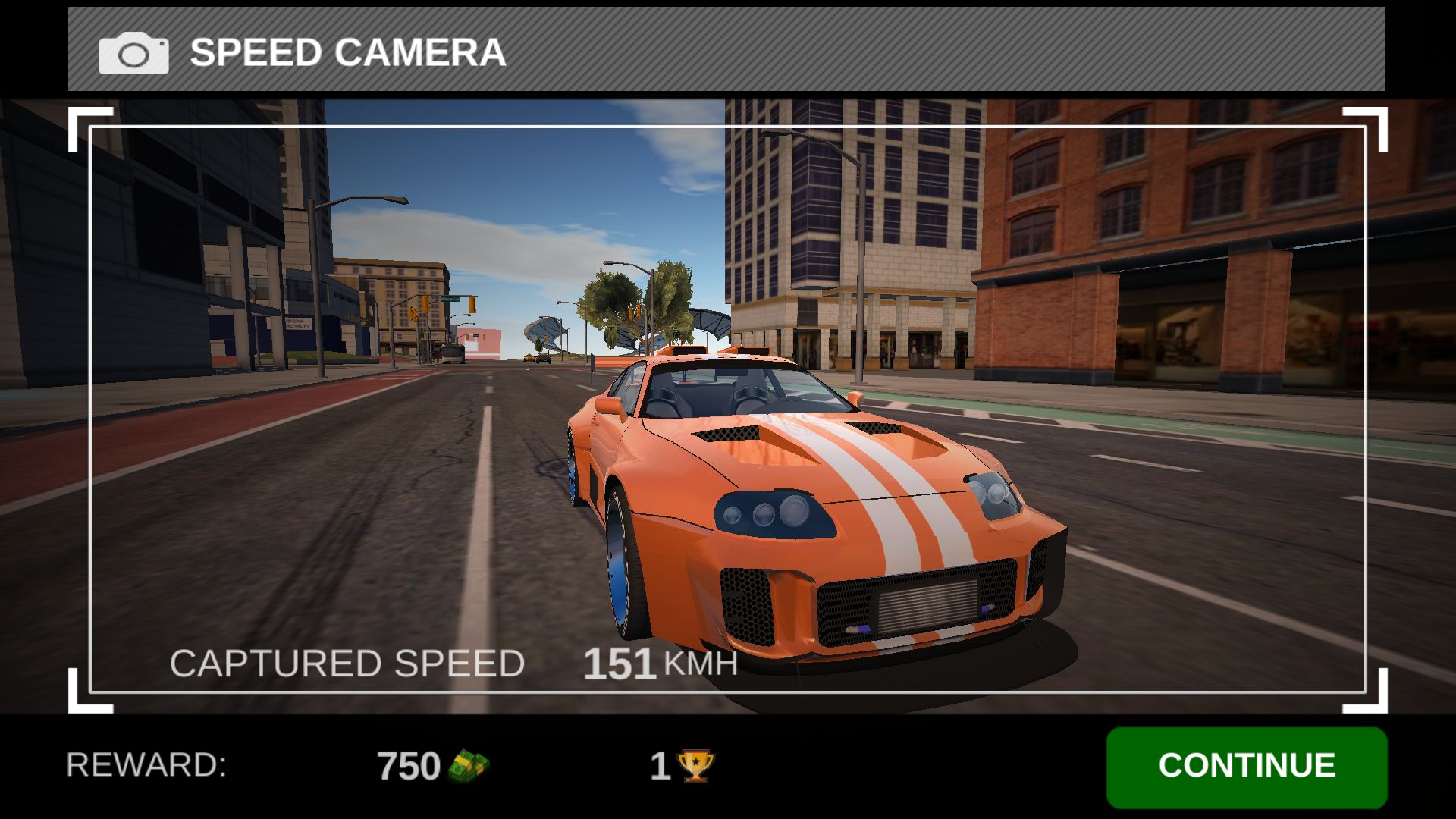Screen dimensions: 1456x819
Task: Tap the camera body icon left of title
Action: 133,52
